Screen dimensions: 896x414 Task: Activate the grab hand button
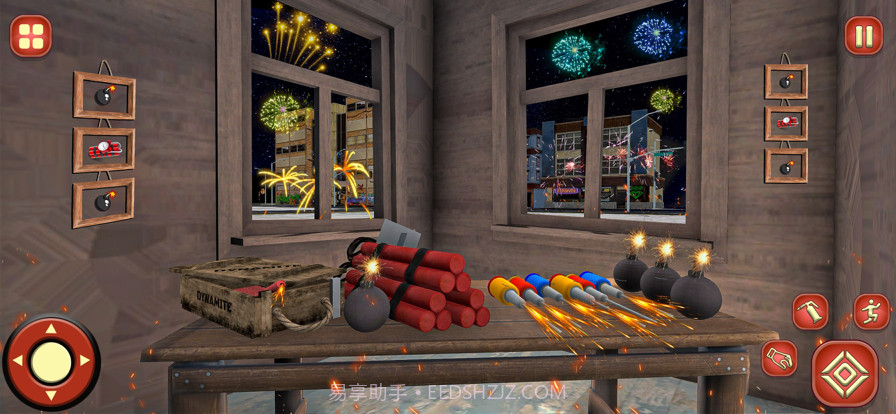tap(779, 357)
